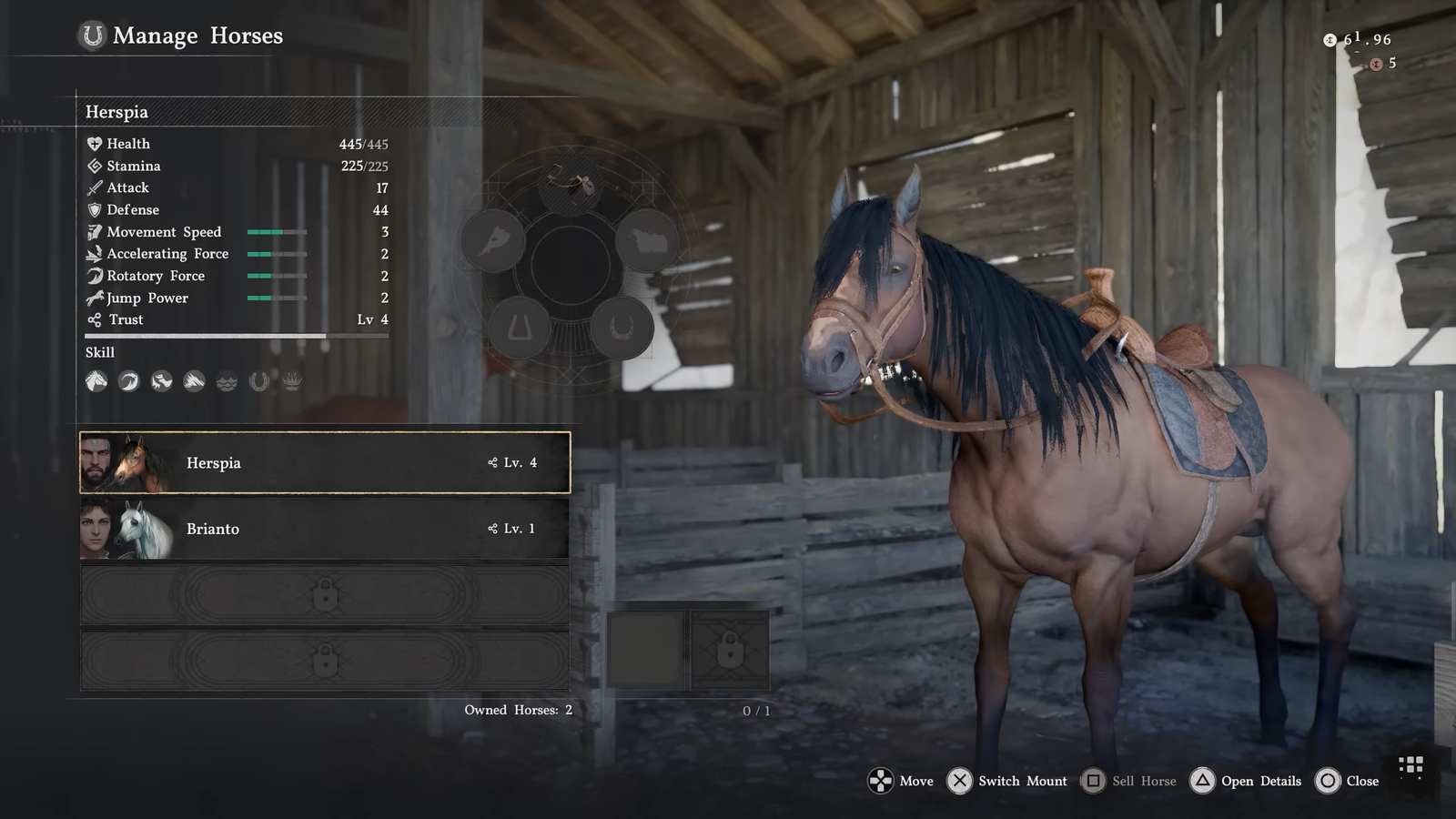The height and width of the screenshot is (819, 1456).
Task: Select Herspia in the horse list
Action: click(325, 462)
